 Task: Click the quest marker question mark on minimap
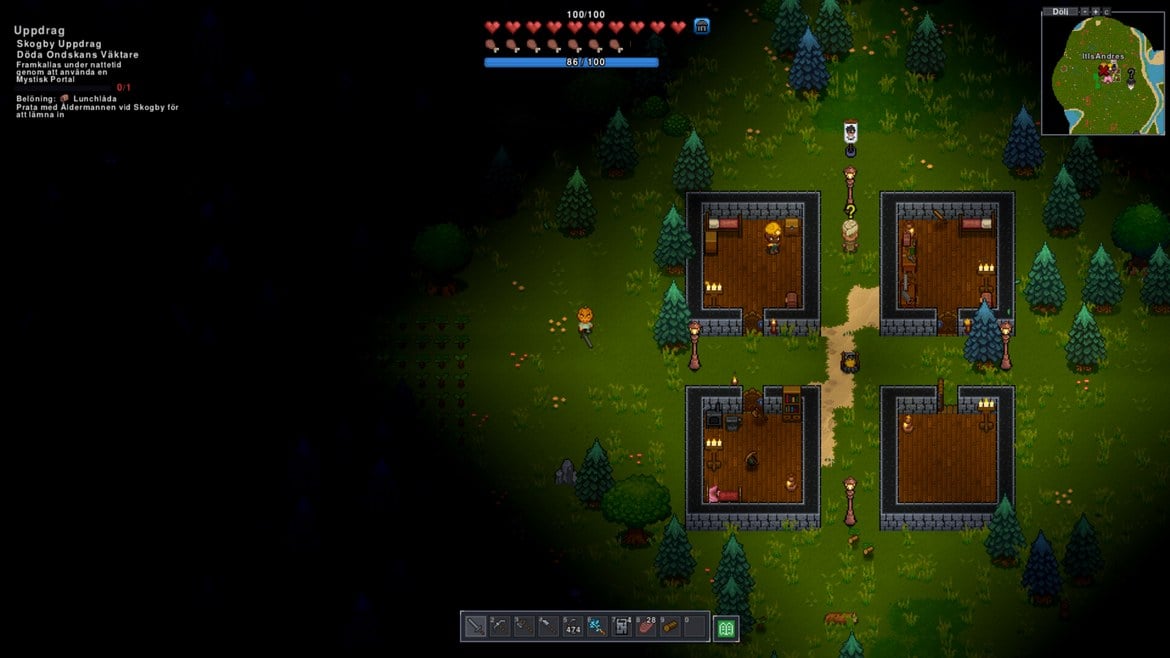pyautogui.click(x=1131, y=74)
